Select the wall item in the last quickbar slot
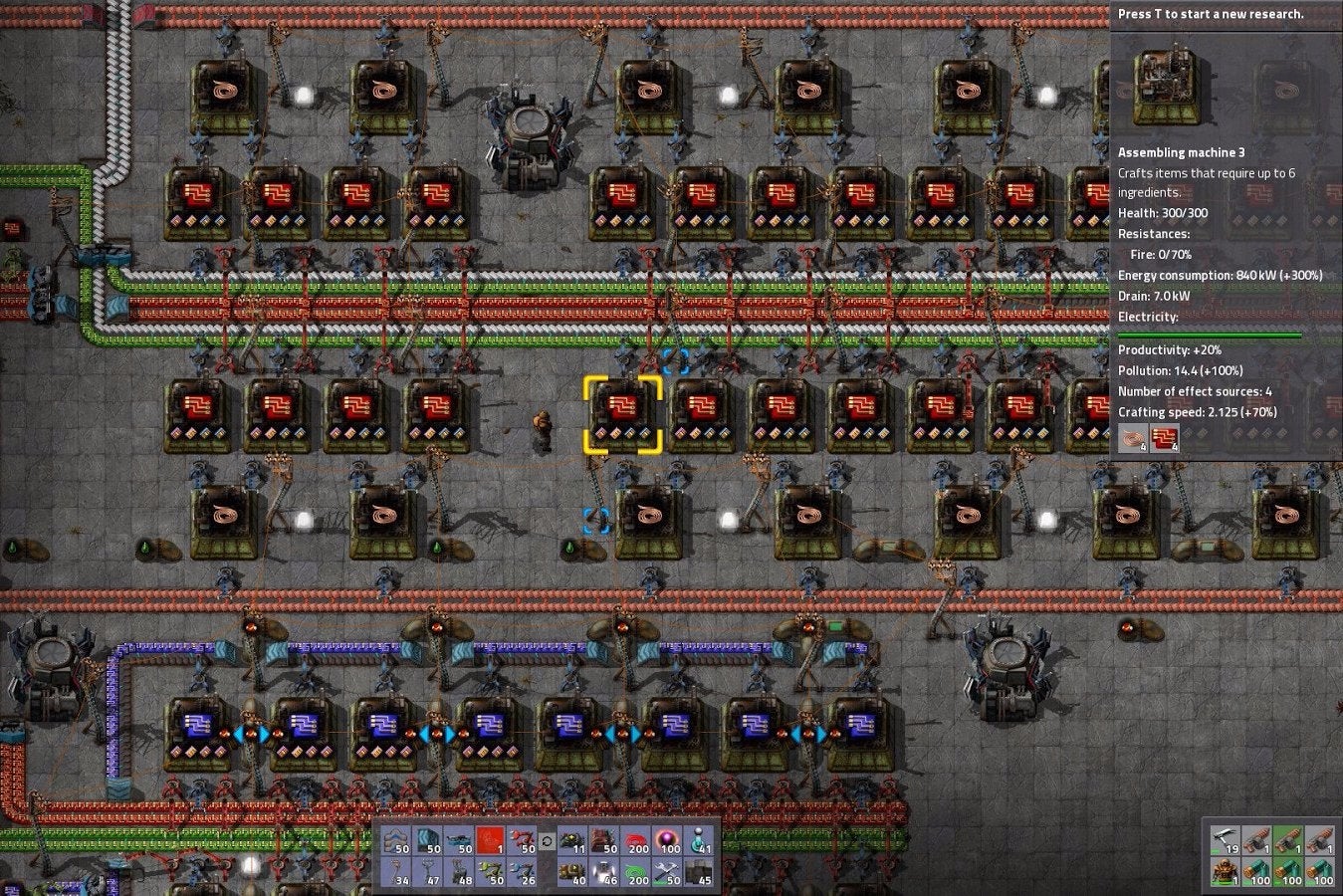The width and height of the screenshot is (1343, 896). 700,879
